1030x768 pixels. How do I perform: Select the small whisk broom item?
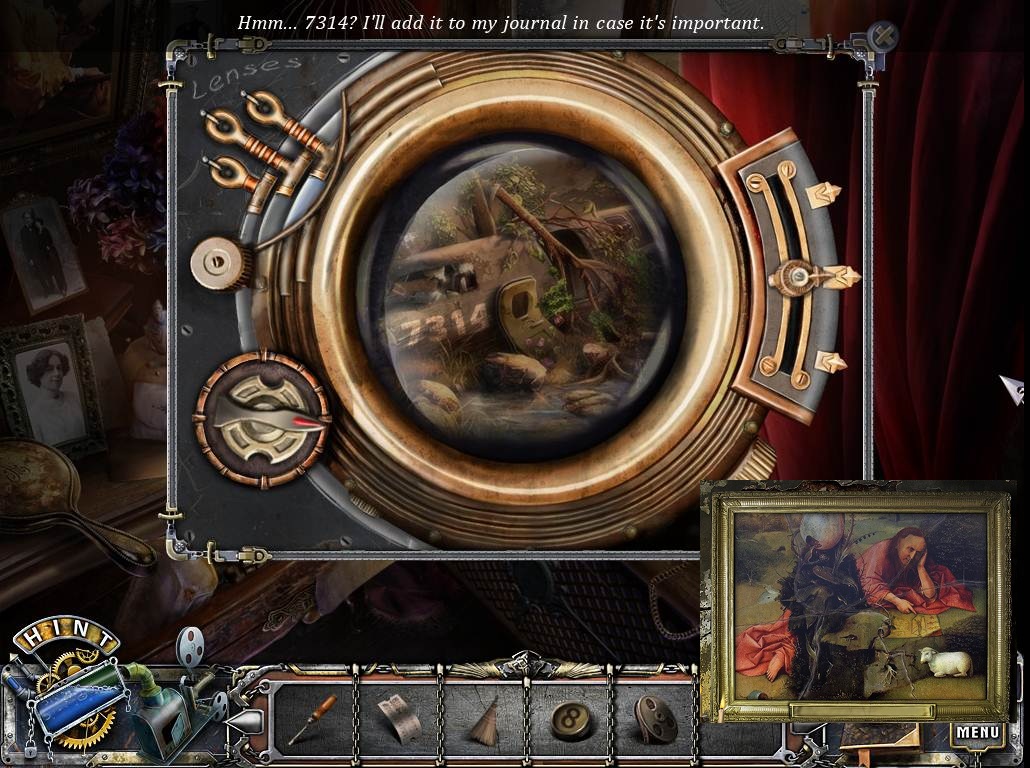pyautogui.click(x=484, y=722)
